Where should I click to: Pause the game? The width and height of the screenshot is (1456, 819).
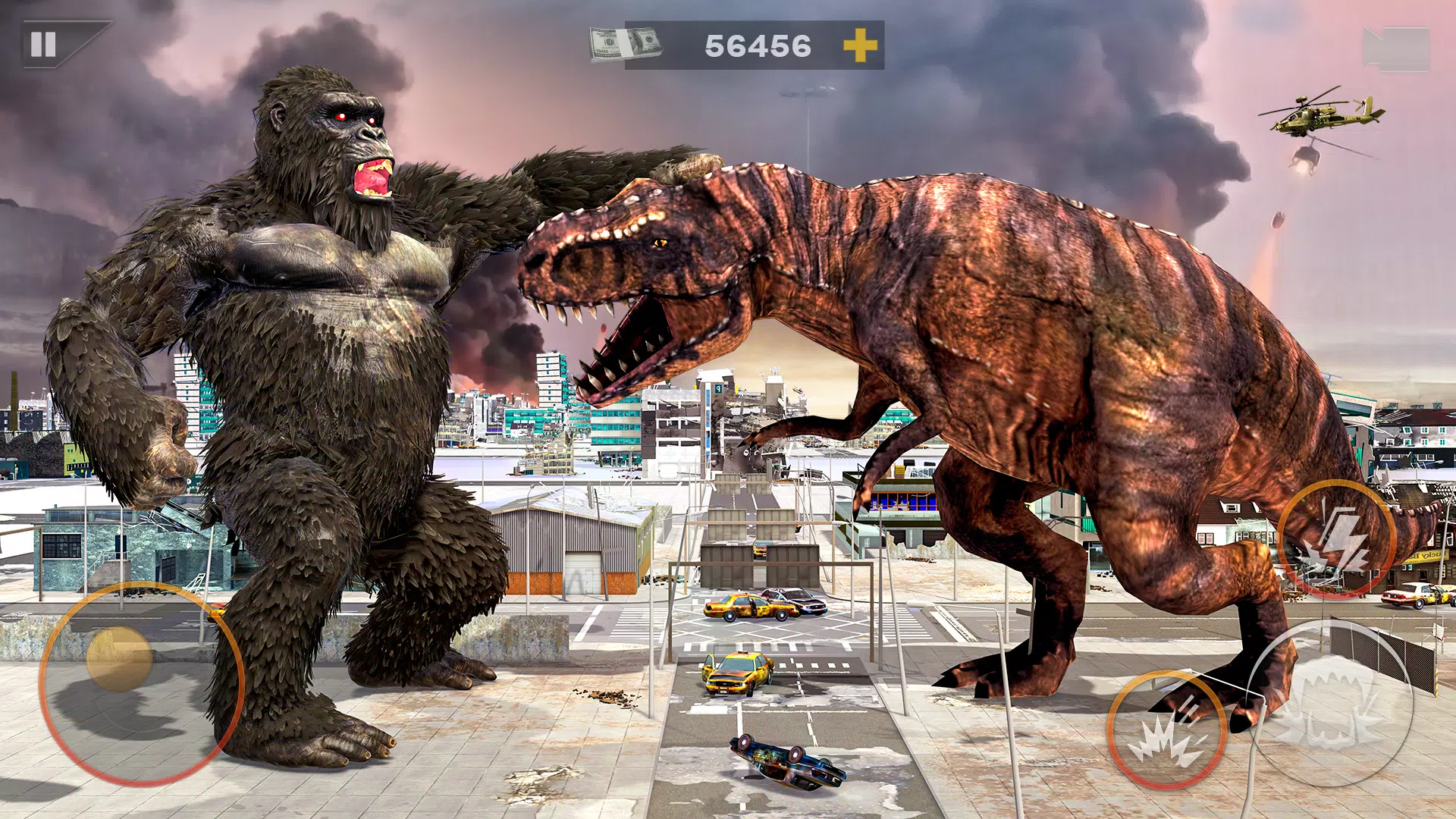pyautogui.click(x=44, y=45)
